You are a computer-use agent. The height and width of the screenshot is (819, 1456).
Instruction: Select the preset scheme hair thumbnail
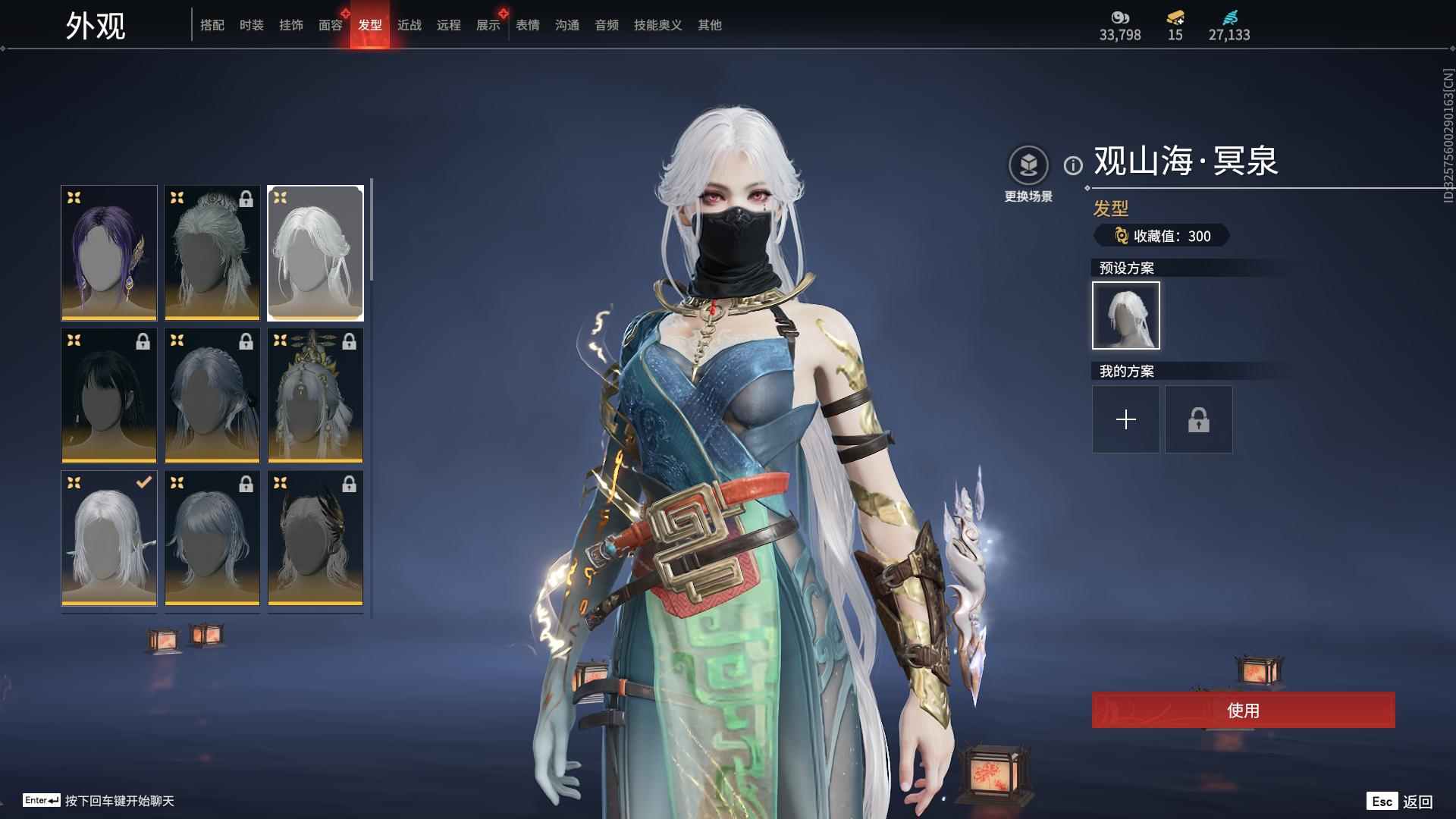coord(1126,315)
